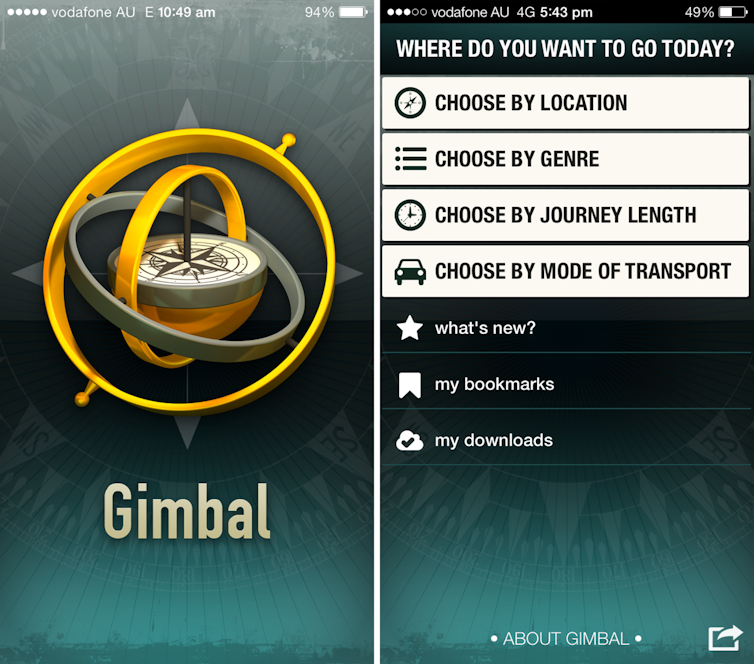This screenshot has width=754, height=664.
Task: Tap Choose by Mode of Transport
Action: tap(565, 271)
